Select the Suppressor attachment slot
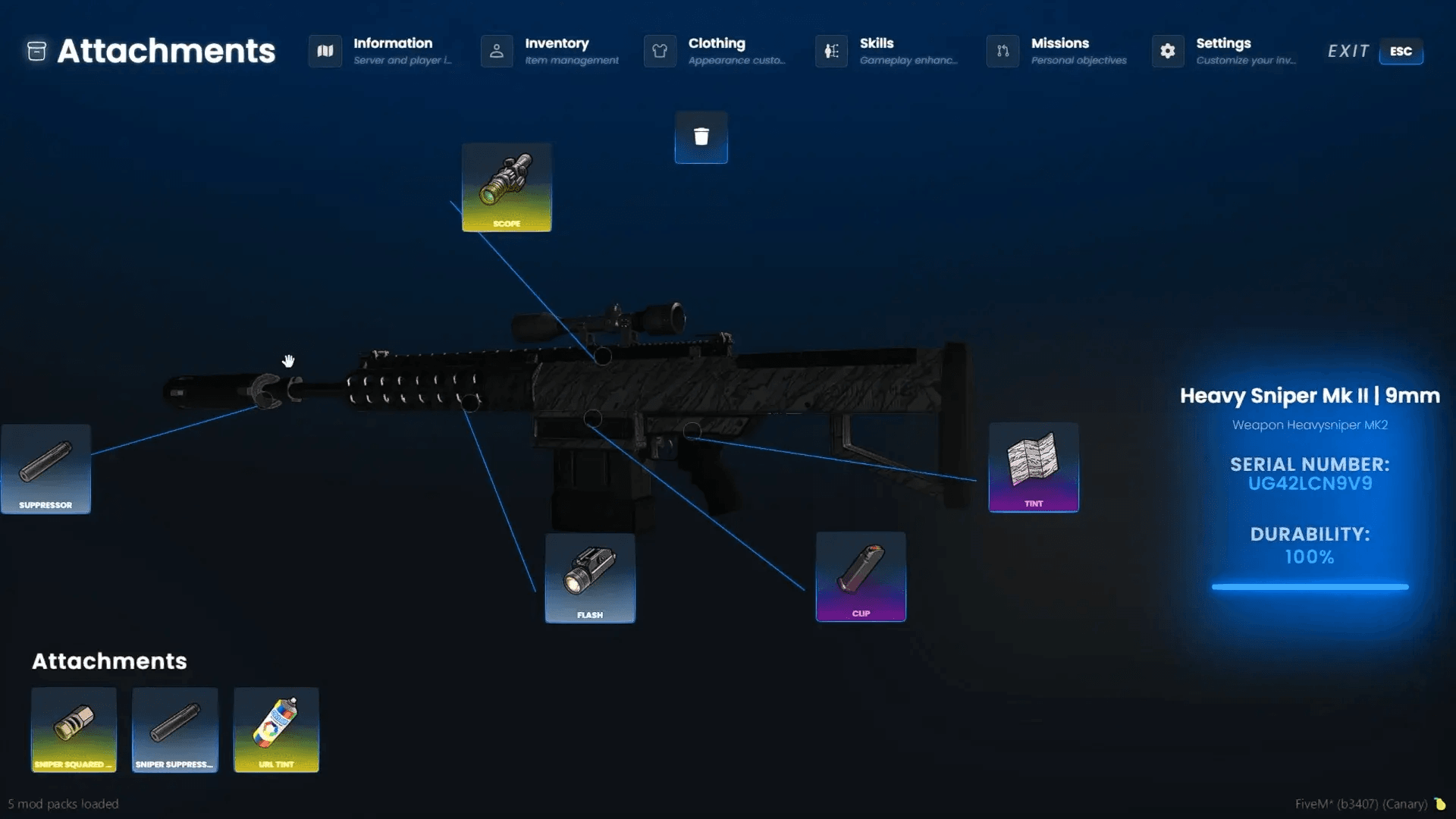 pos(45,468)
